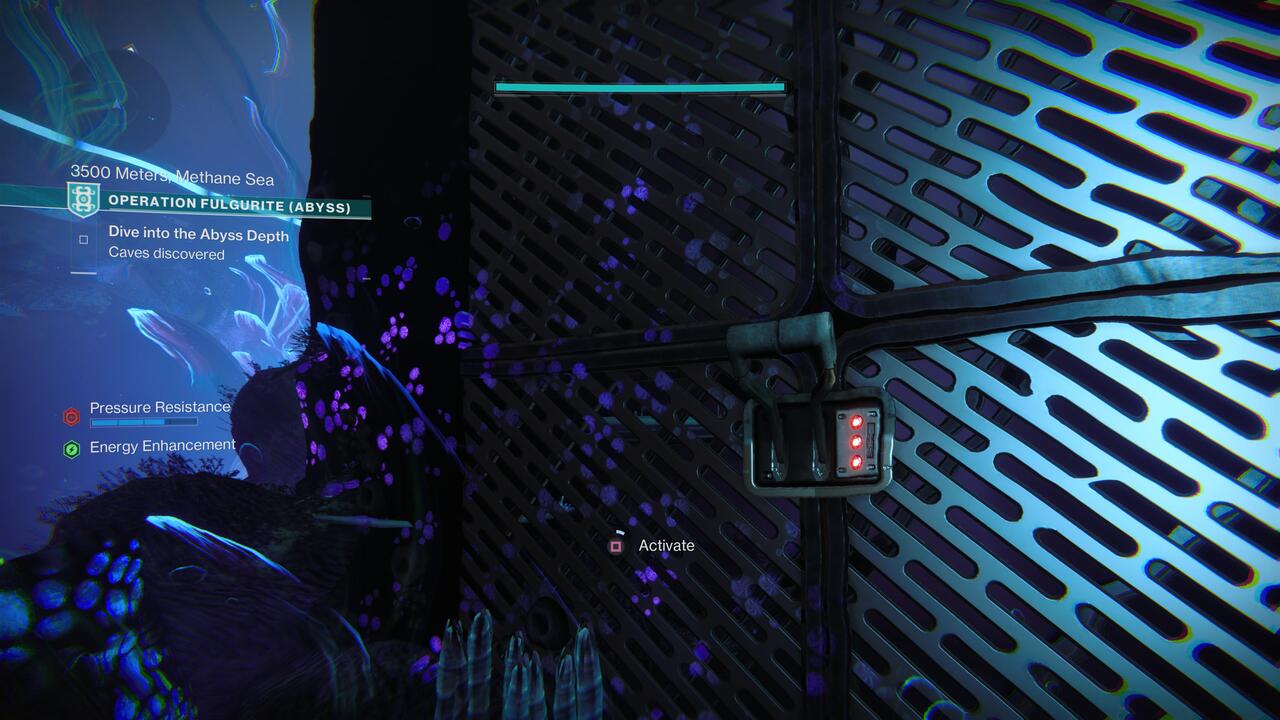Click the bottom red indicator light on panel
Viewport: 1280px width, 720px height.
[x=856, y=463]
